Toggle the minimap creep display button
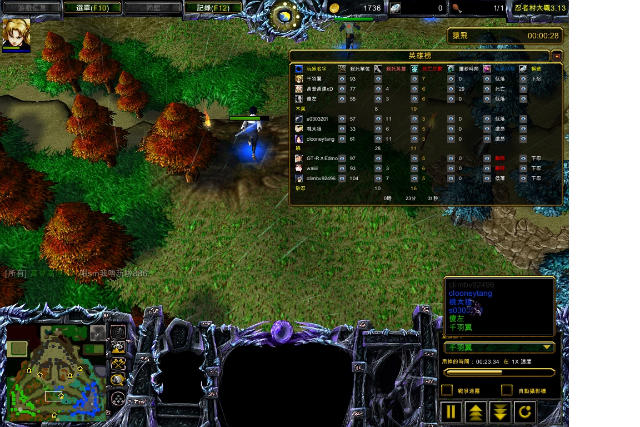The height and width of the screenshot is (427, 640). click(x=118, y=380)
